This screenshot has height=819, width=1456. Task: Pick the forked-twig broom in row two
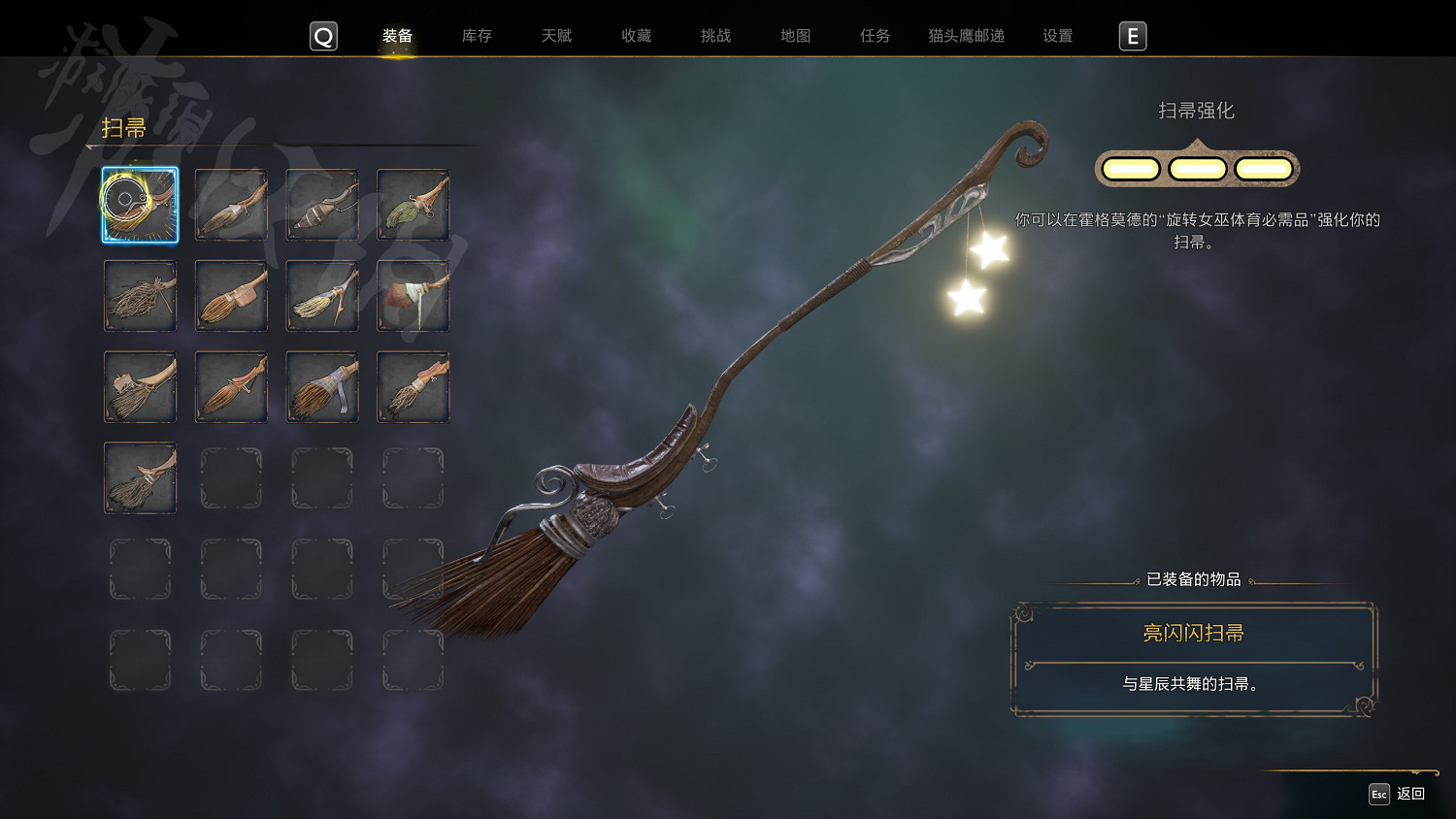pos(321,296)
